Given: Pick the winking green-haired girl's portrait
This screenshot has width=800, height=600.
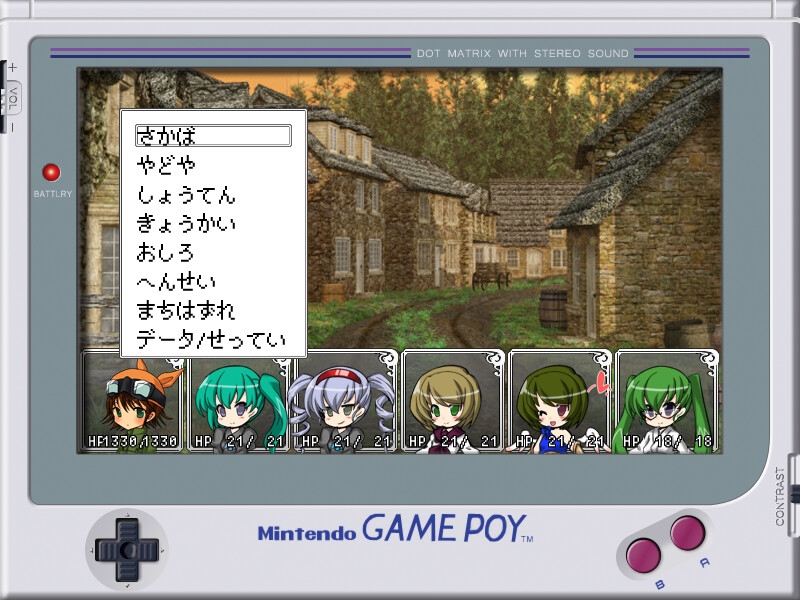Looking at the screenshot, I should (x=559, y=401).
